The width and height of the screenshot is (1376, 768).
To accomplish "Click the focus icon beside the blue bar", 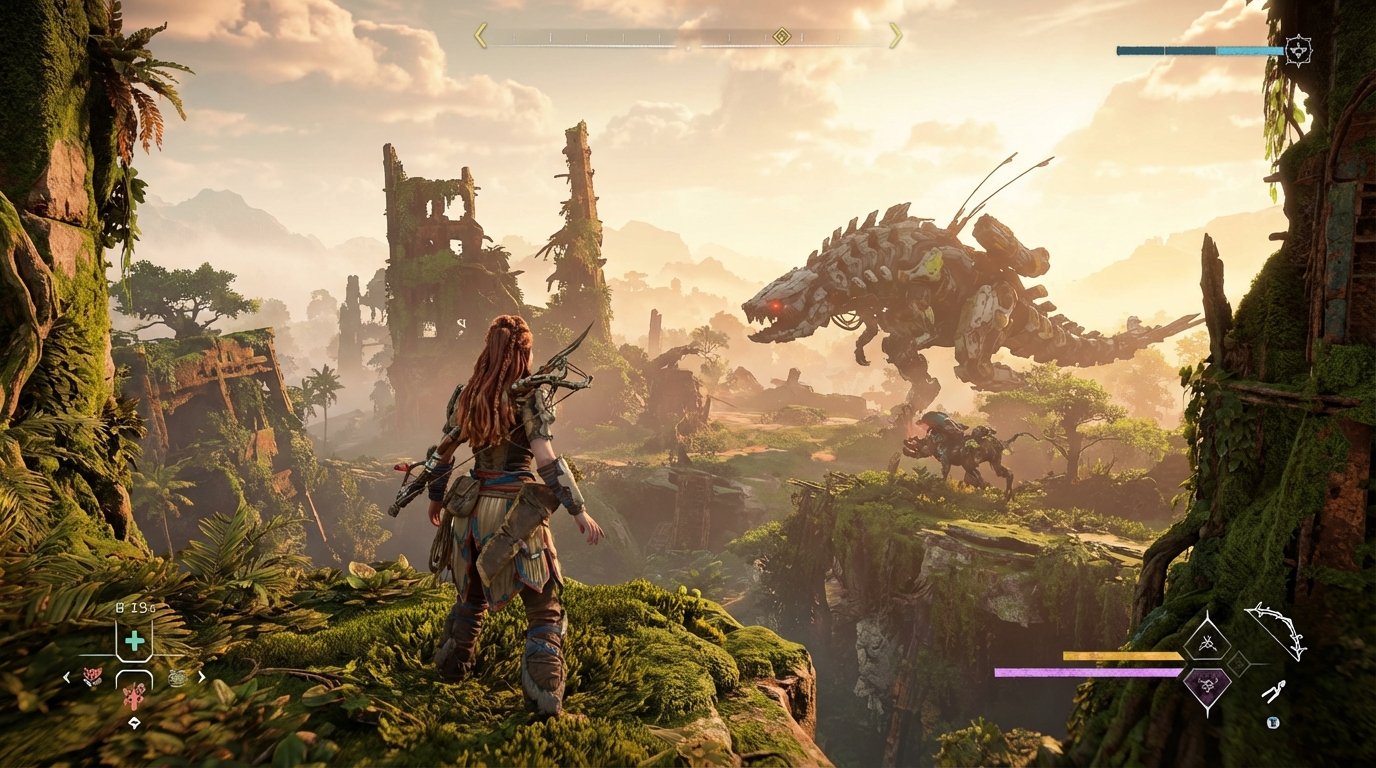I will pos(1298,50).
